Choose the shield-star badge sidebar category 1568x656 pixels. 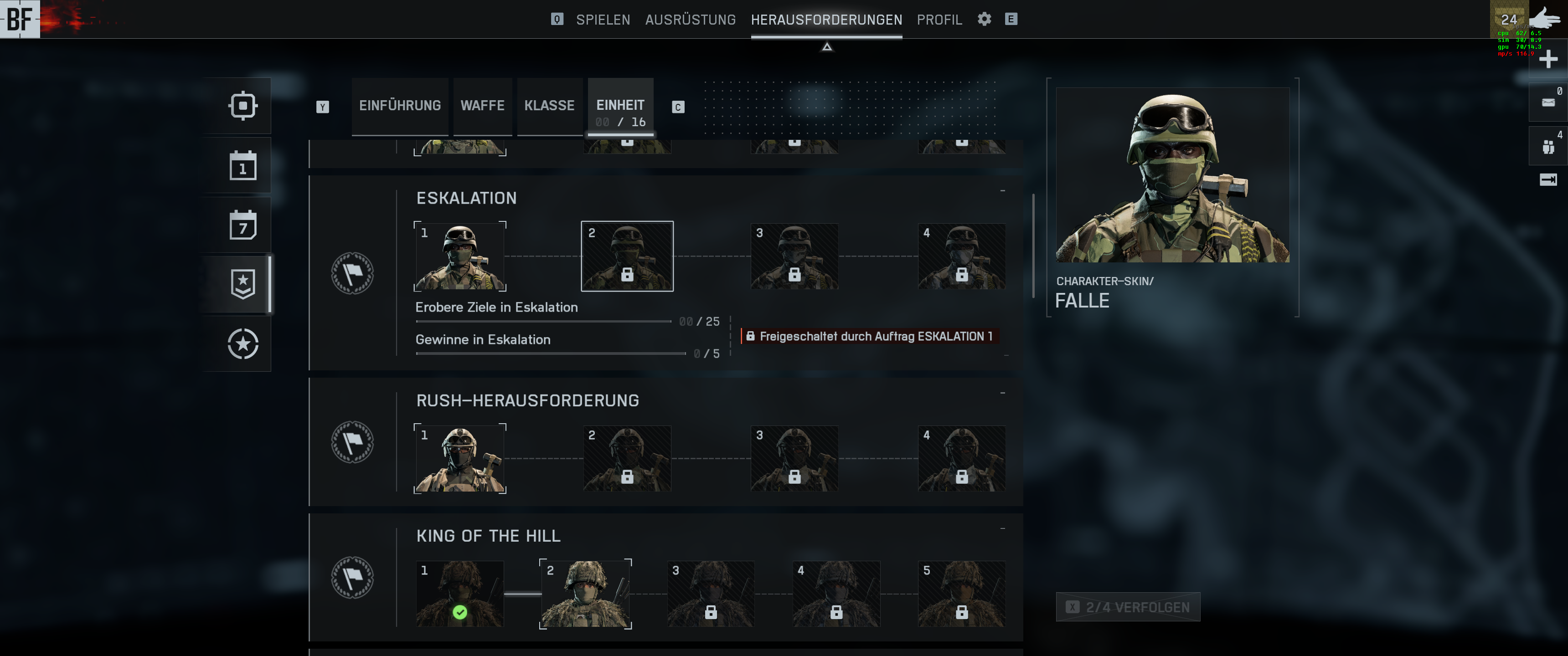(x=242, y=284)
